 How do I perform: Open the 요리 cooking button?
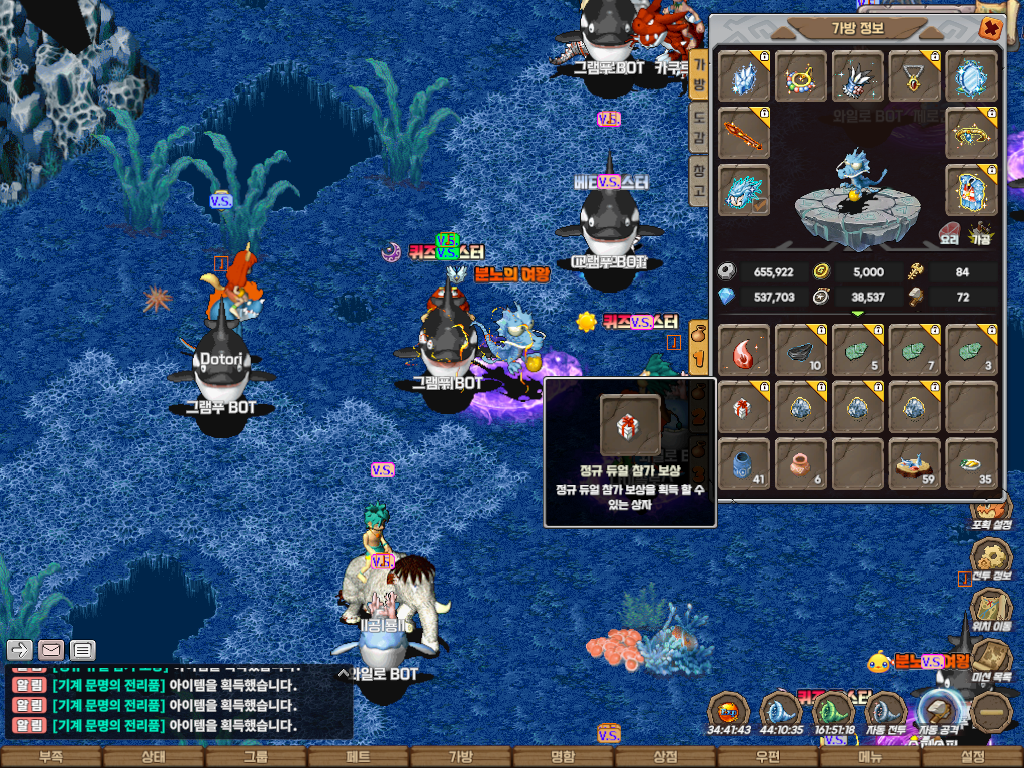[x=950, y=233]
